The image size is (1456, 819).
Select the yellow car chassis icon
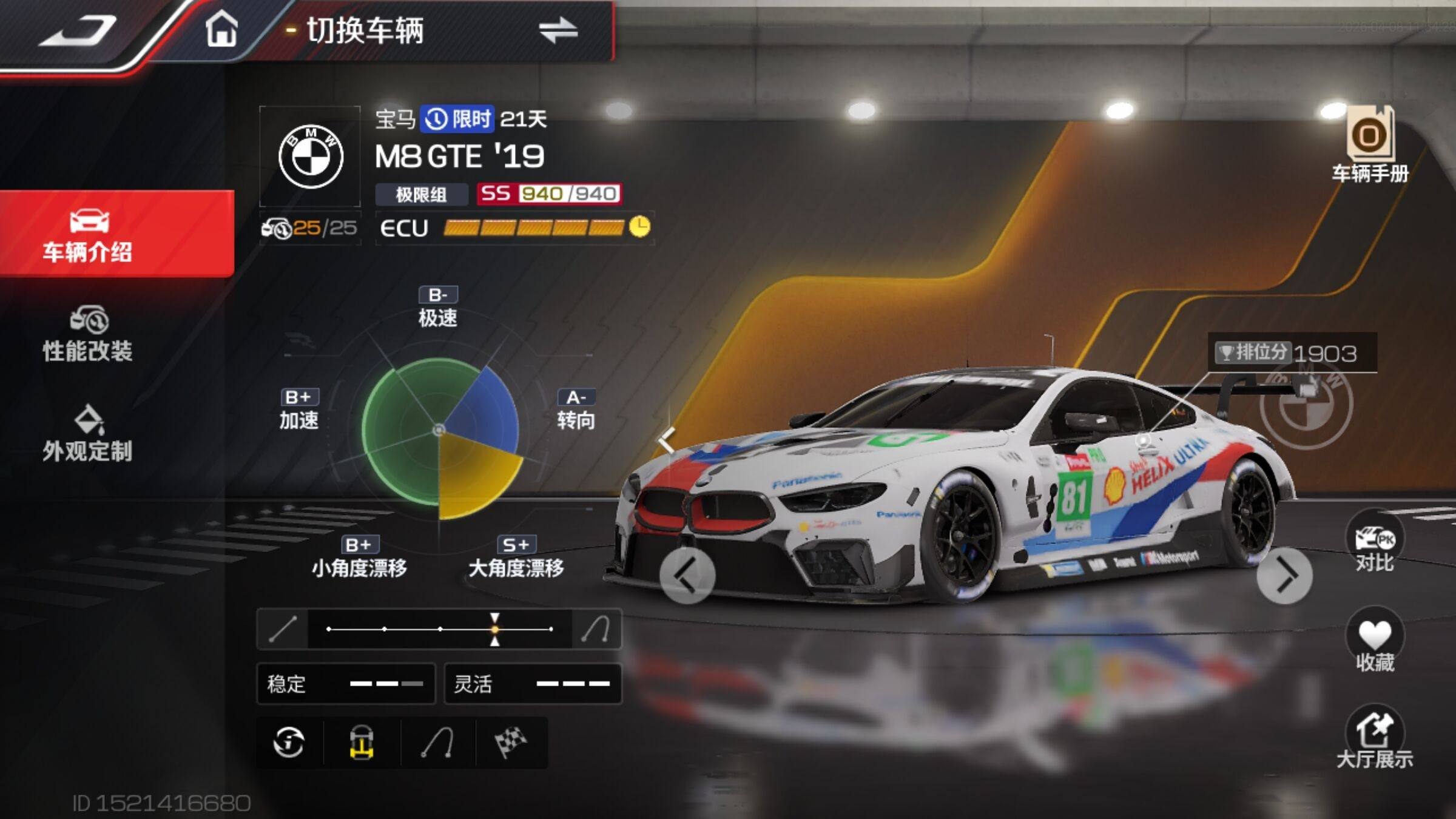[362, 743]
